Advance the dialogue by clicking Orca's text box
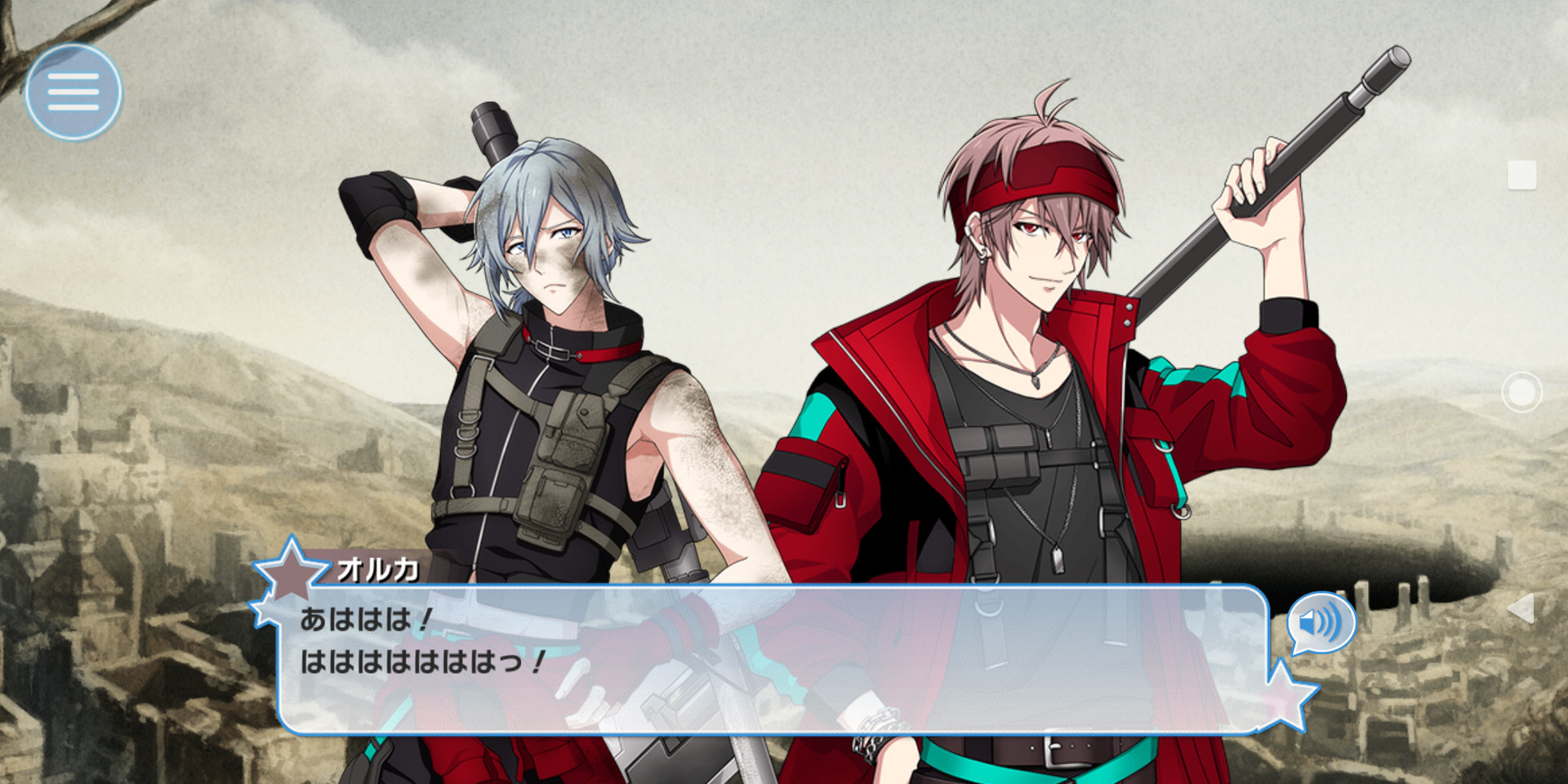The width and height of the screenshot is (1568, 784). [772, 660]
